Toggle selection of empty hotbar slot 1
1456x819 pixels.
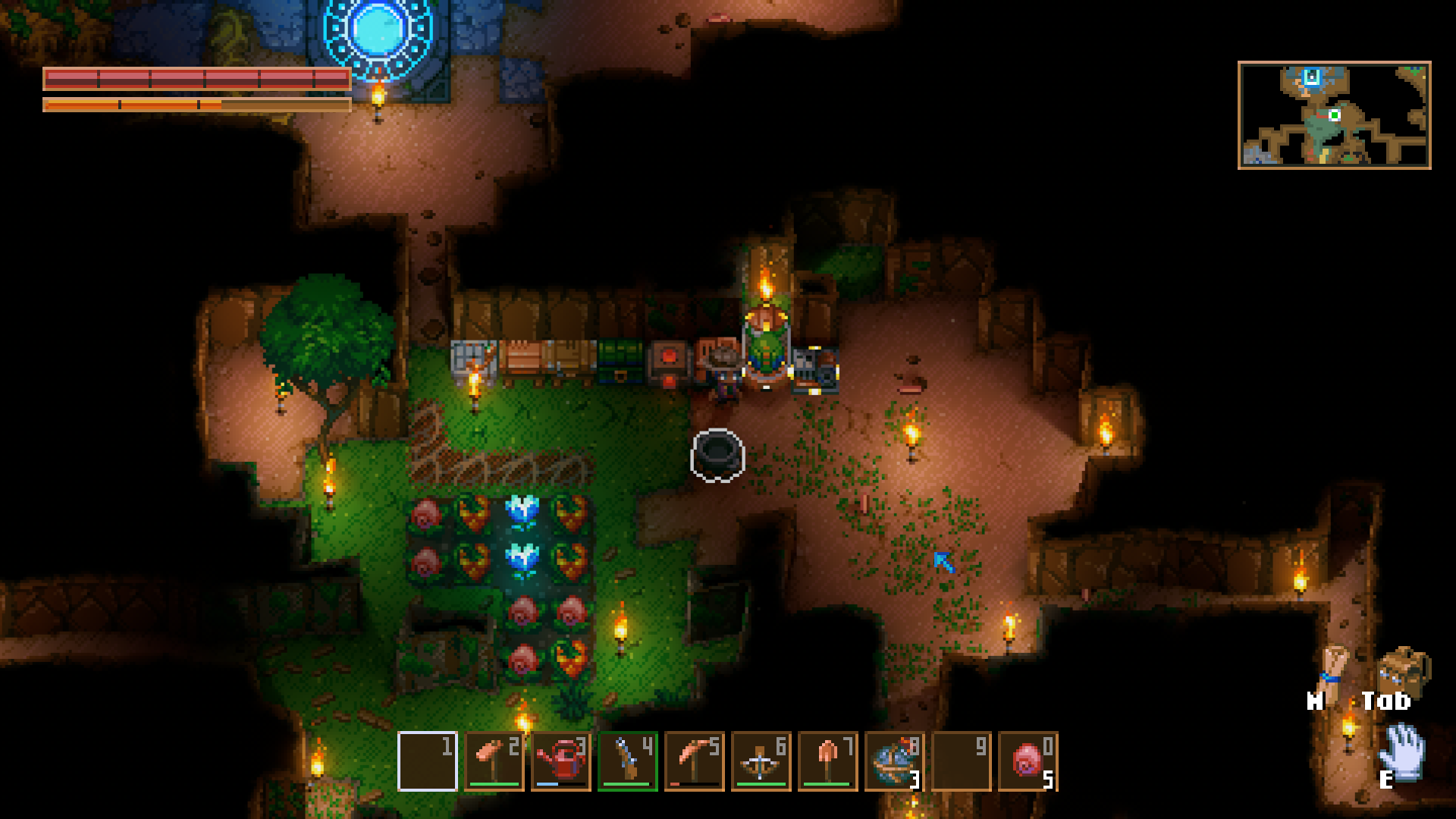click(428, 762)
